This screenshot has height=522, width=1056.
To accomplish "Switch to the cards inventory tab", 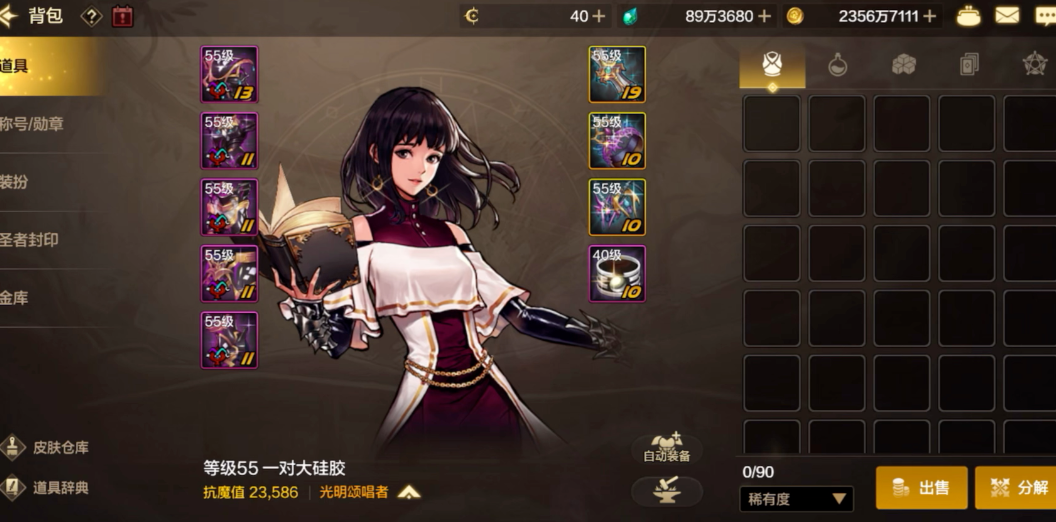I will [x=968, y=65].
